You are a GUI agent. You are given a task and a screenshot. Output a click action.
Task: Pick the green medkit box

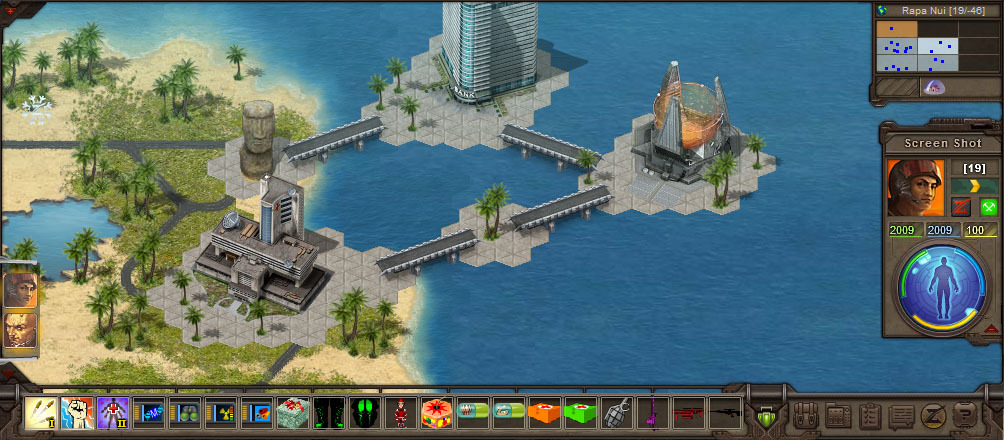tap(578, 412)
